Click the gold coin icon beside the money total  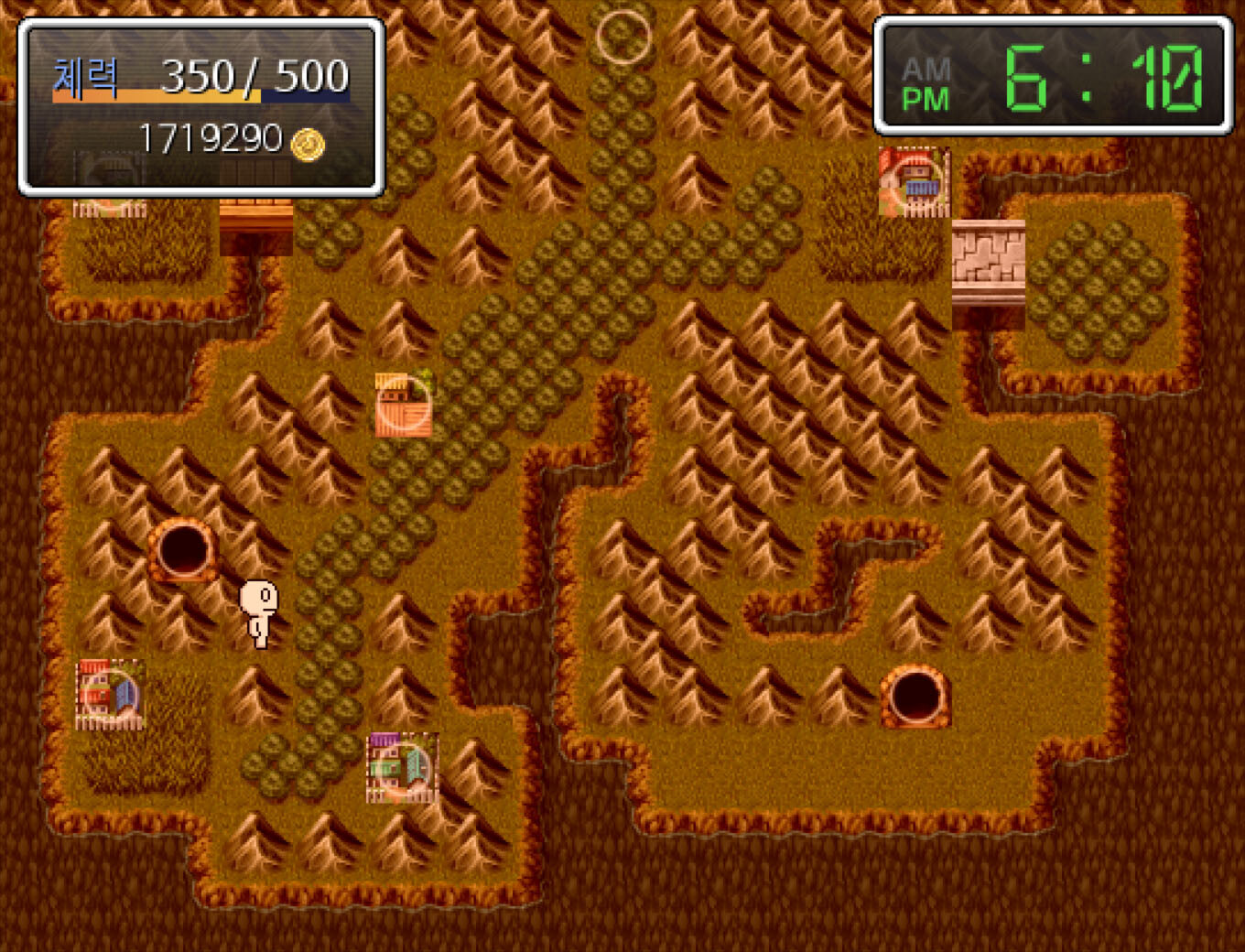click(x=306, y=143)
